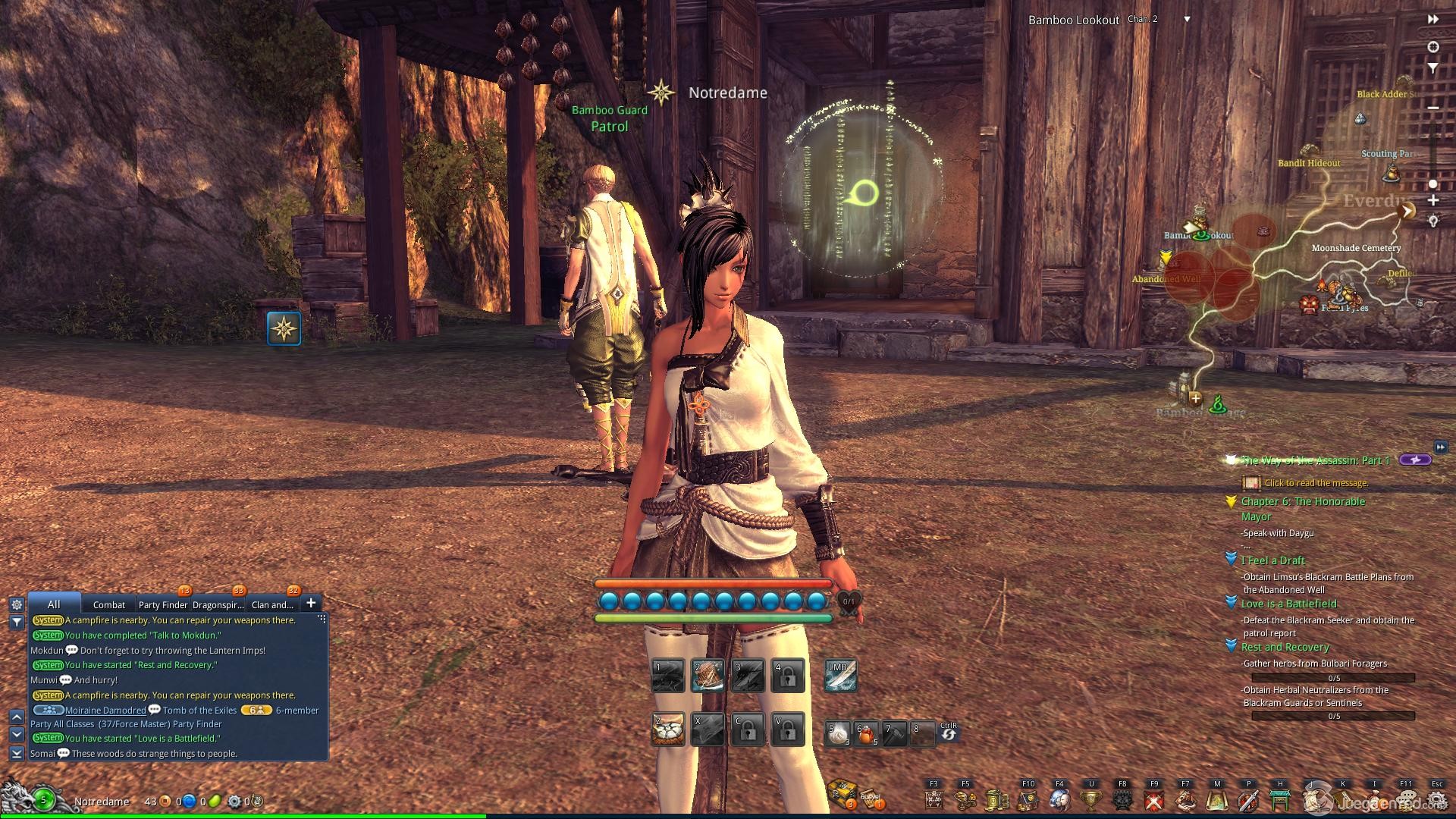Open the Party Finder chat tab

pos(162,604)
